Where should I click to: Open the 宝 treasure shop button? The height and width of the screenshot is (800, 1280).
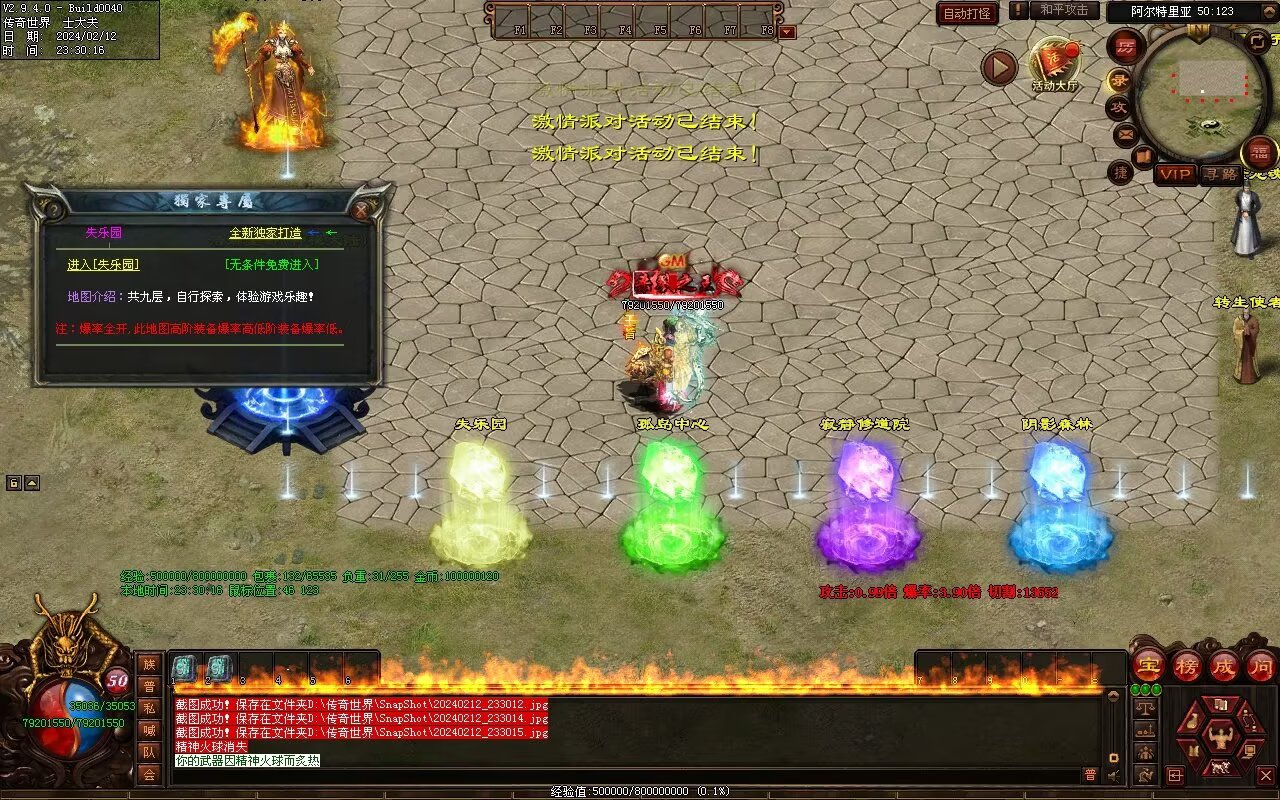click(1148, 665)
